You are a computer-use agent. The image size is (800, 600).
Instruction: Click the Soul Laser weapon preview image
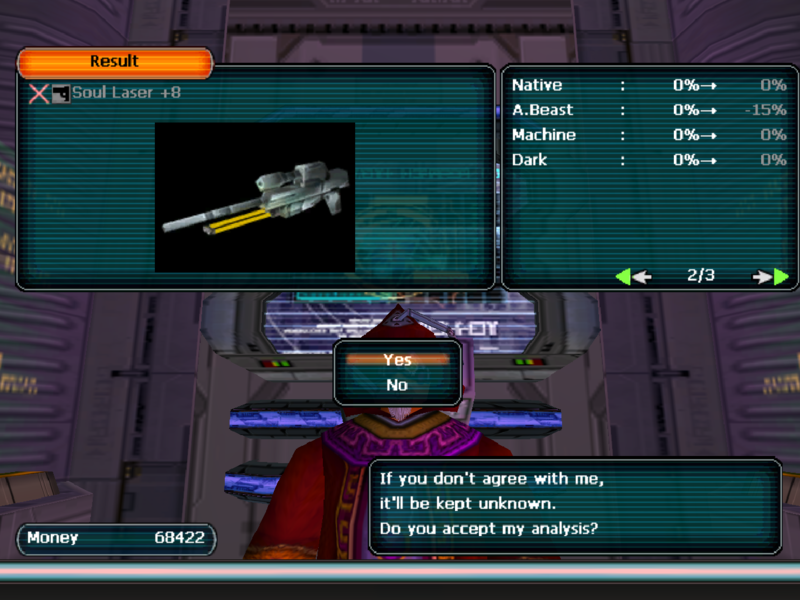coord(255,197)
